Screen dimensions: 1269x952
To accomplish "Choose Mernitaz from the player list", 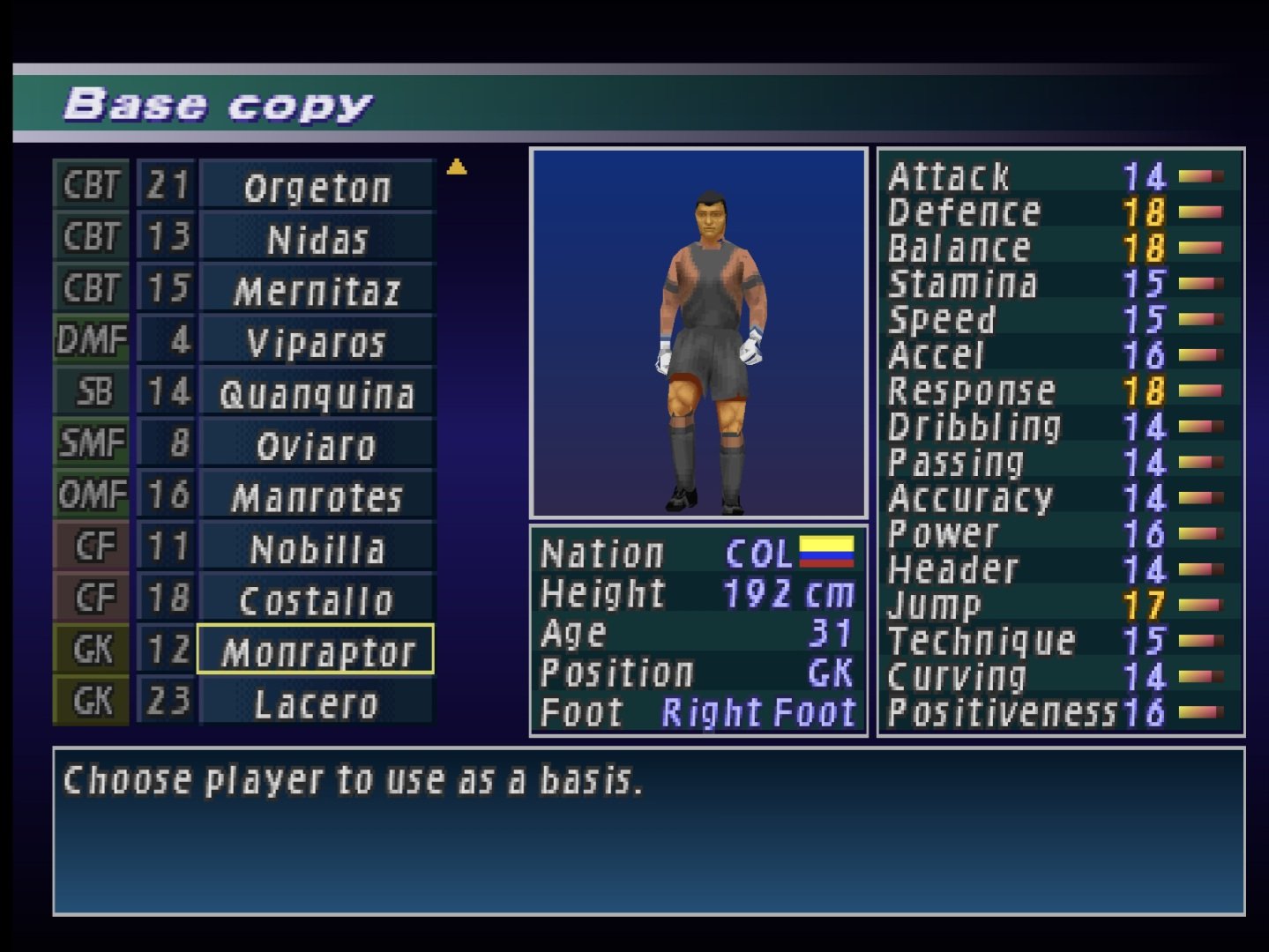I will [x=315, y=286].
